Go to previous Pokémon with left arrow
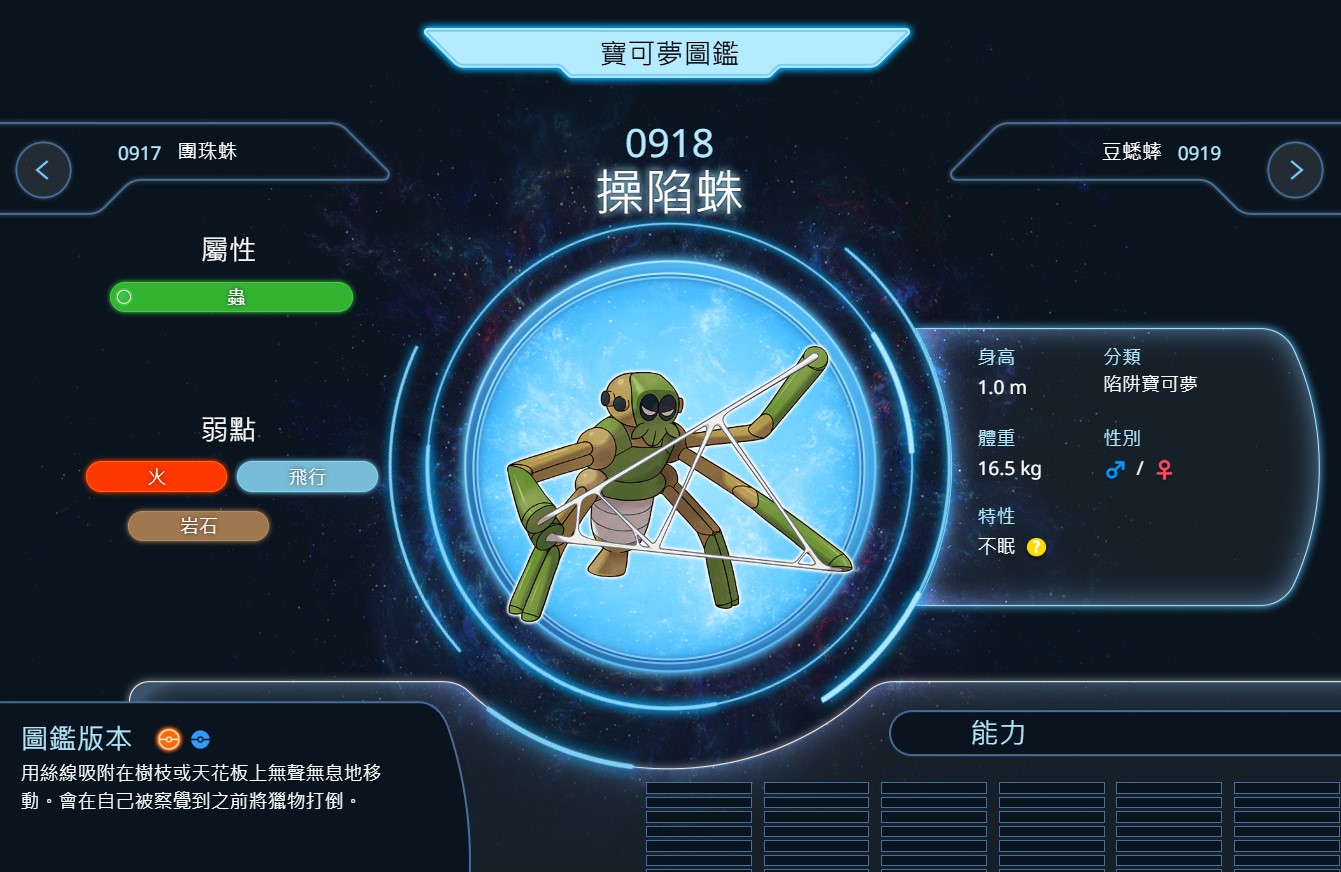This screenshot has width=1341, height=872. [x=43, y=170]
